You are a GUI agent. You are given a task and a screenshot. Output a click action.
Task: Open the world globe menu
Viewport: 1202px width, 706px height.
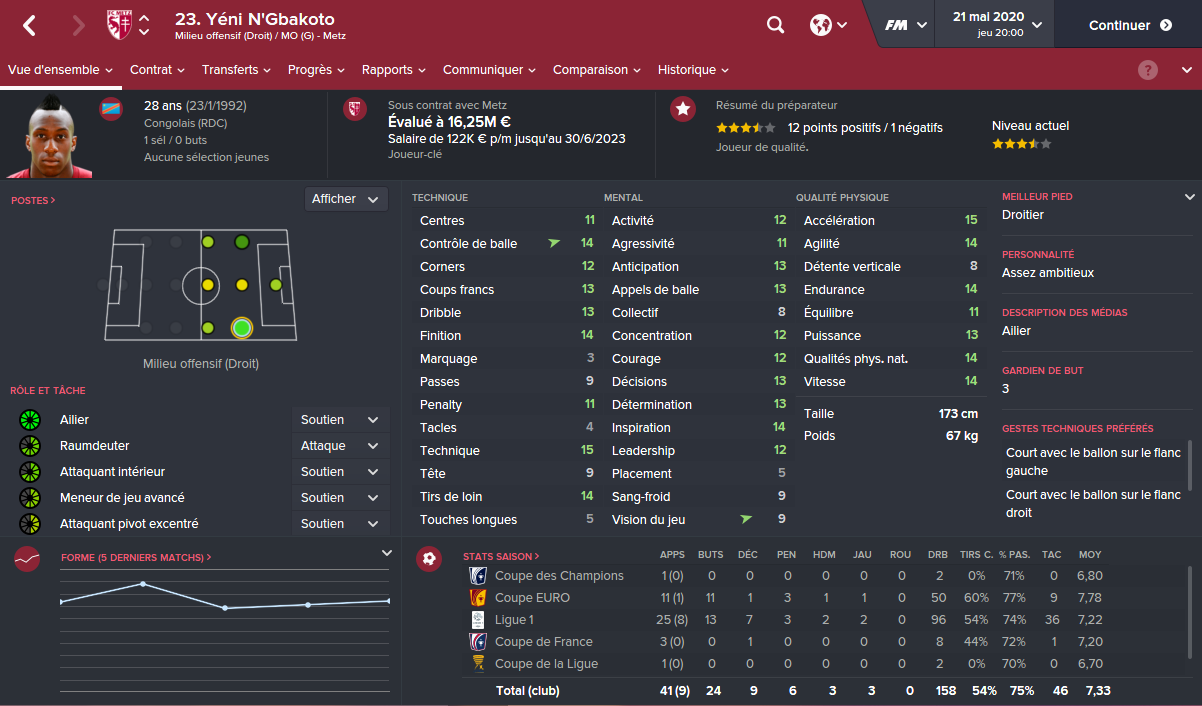coord(828,25)
